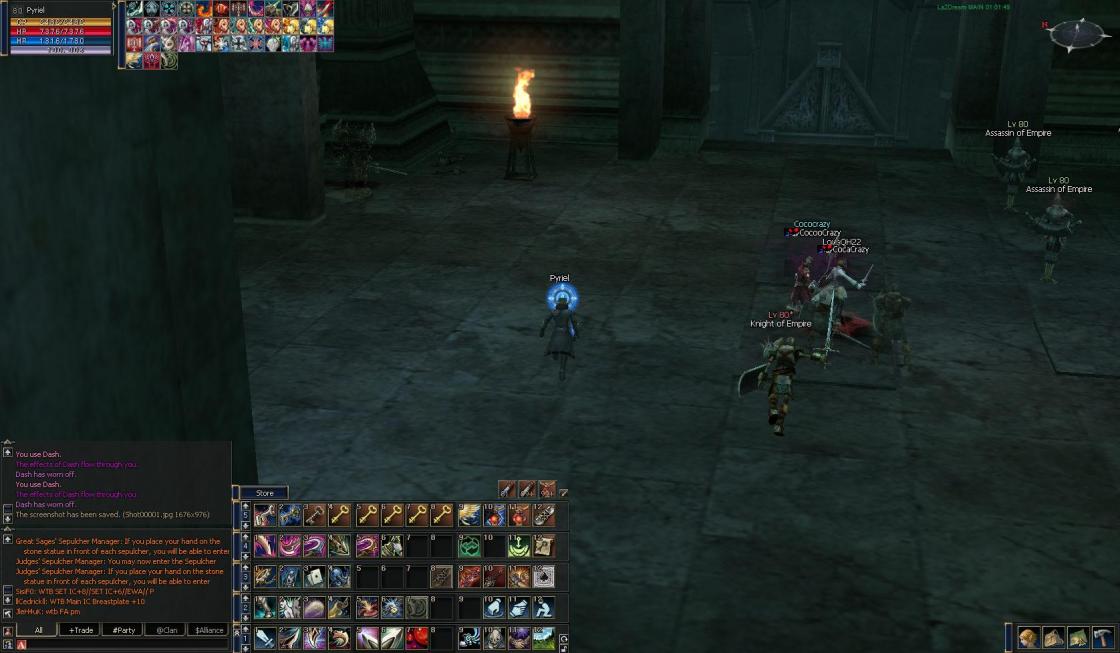Screen dimensions: 1120x653
Task: Switch to the All chat tab
Action: tap(38, 630)
